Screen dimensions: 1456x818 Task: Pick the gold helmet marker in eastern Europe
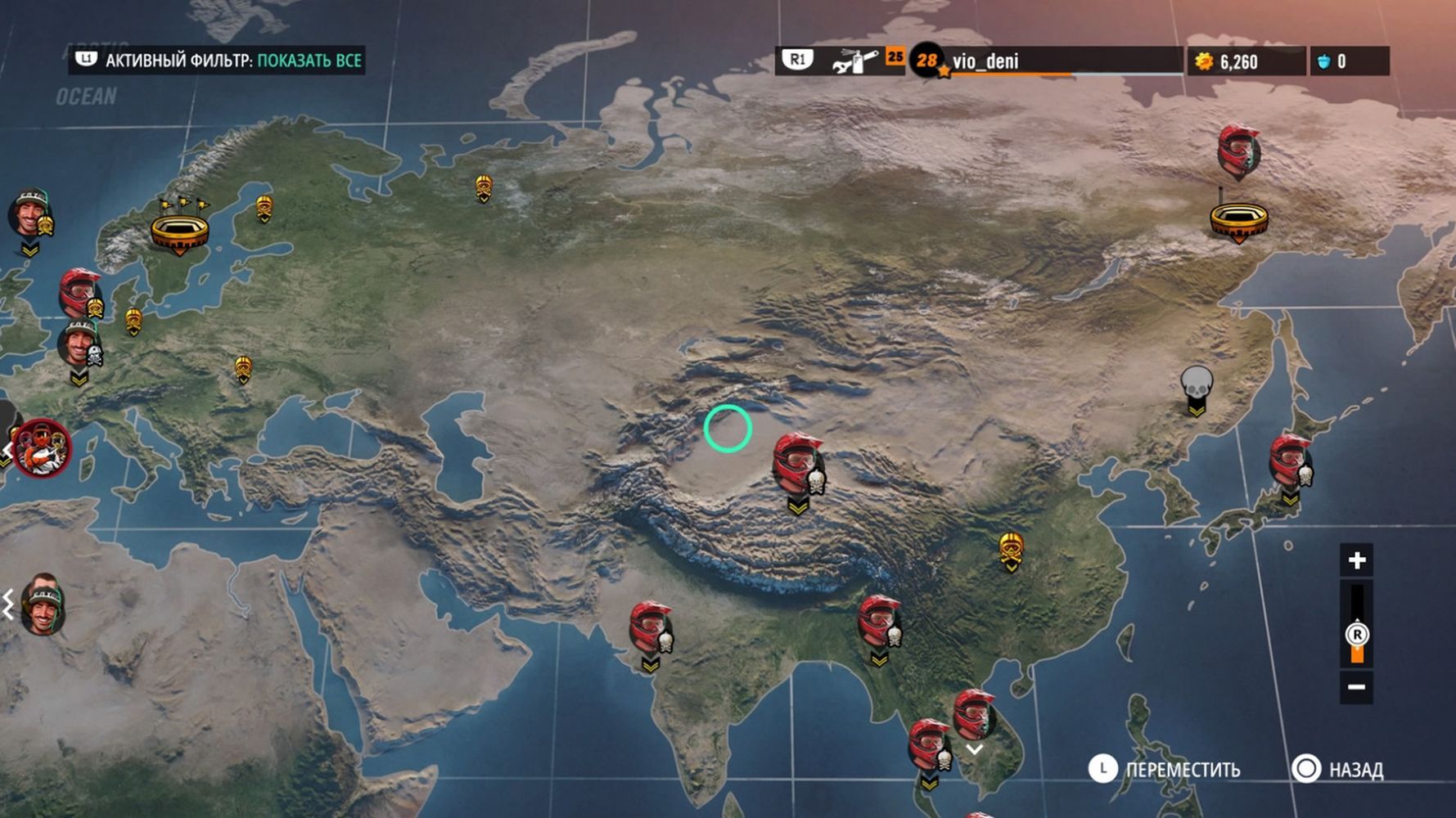242,368
